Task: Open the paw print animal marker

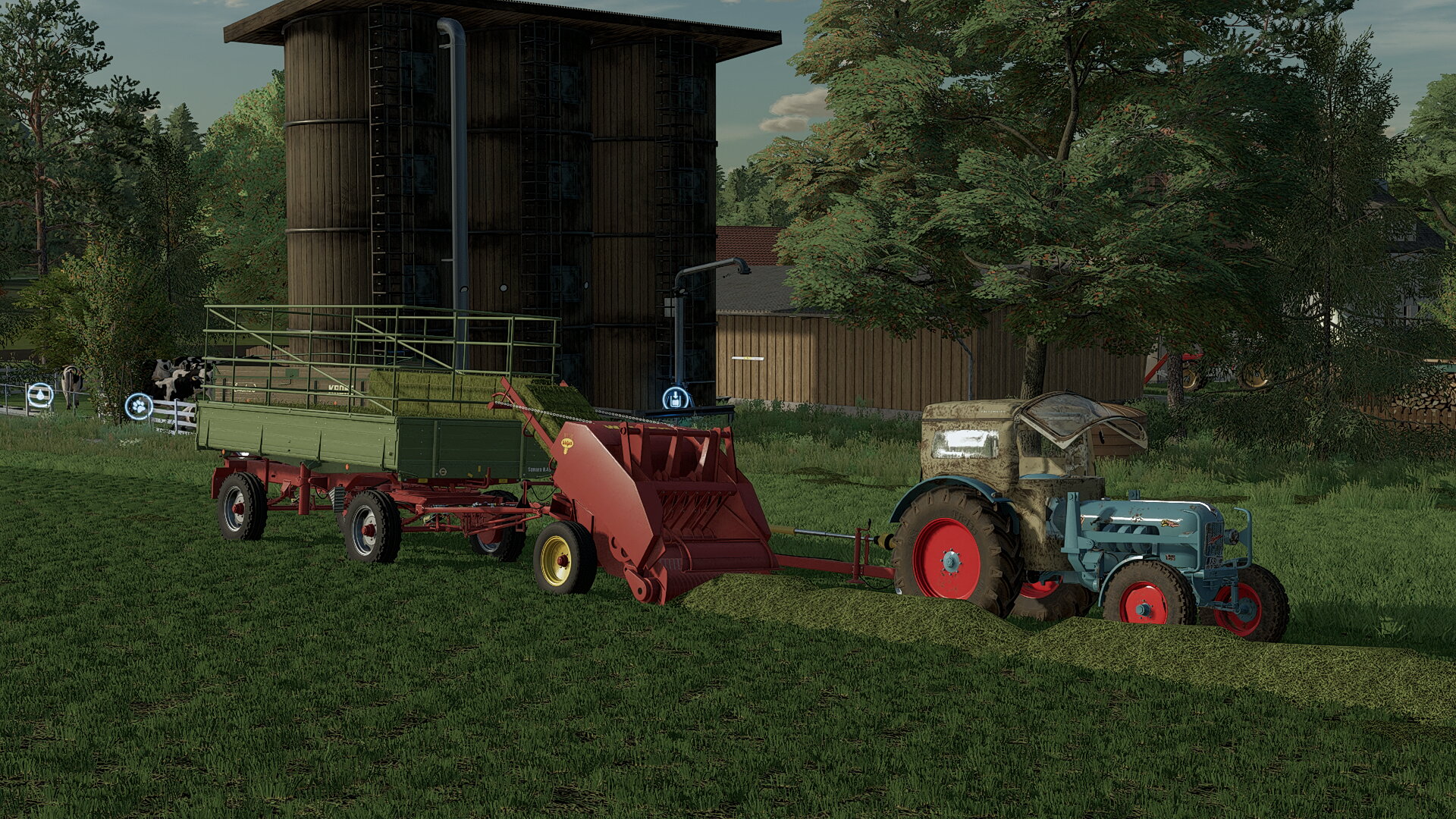Action: pos(139,406)
